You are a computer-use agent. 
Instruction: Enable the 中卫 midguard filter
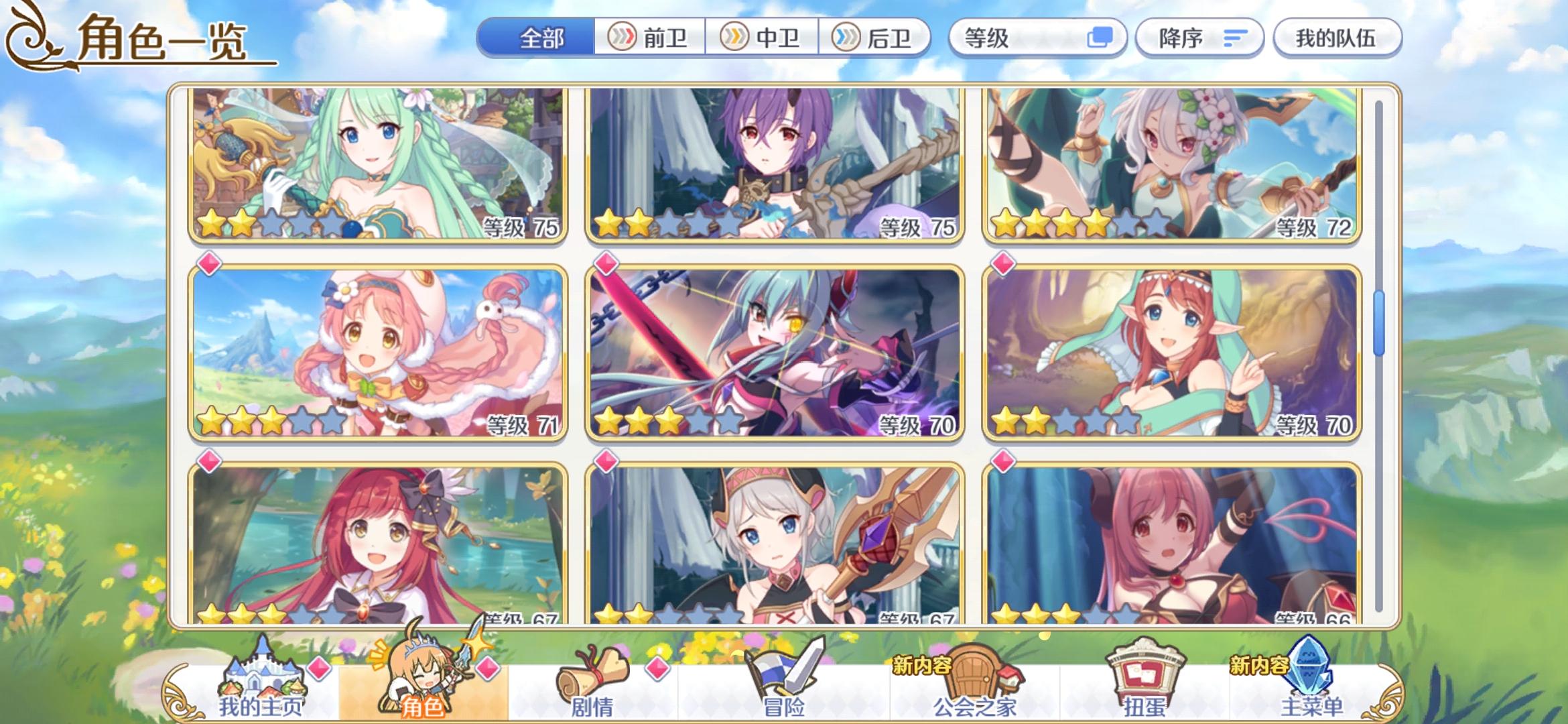764,38
